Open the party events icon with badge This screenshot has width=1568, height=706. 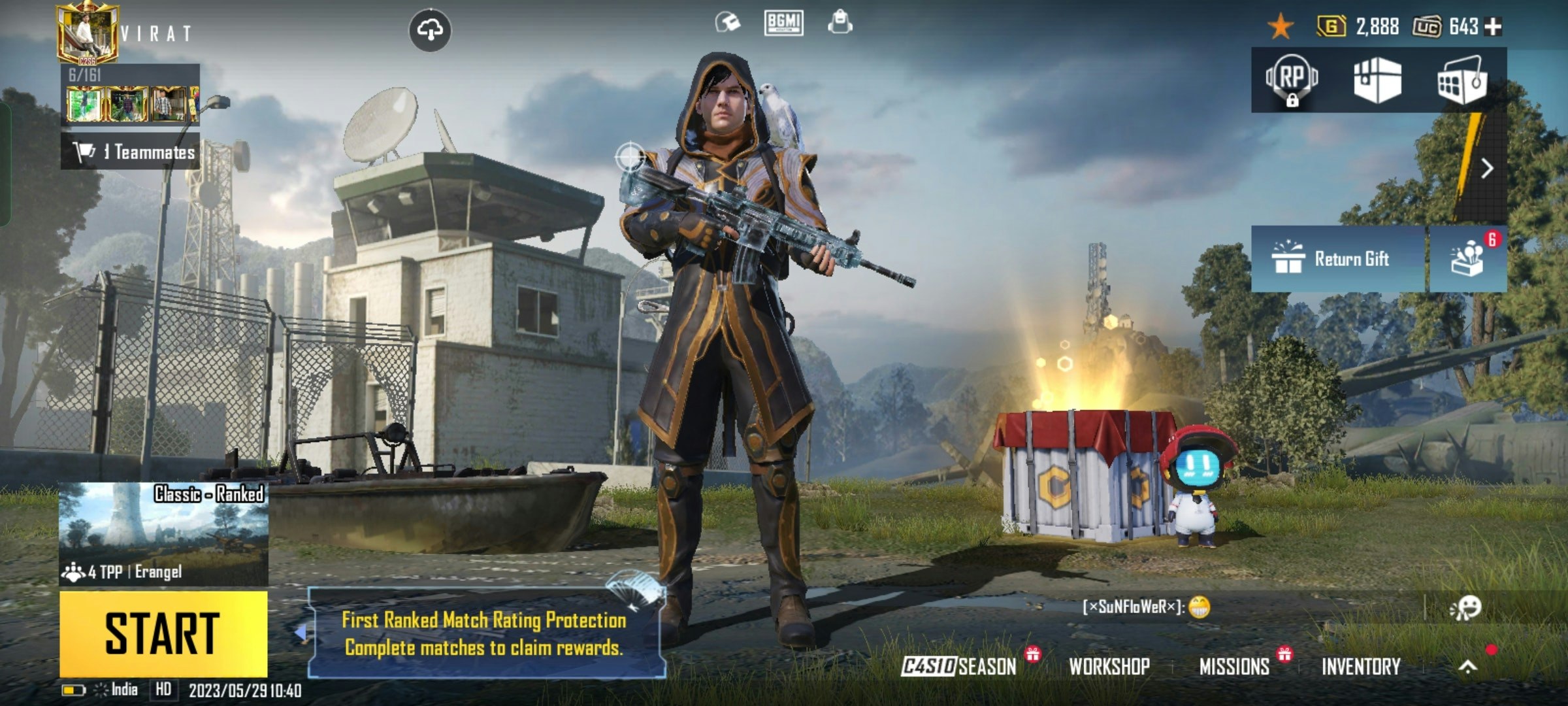tap(1468, 259)
